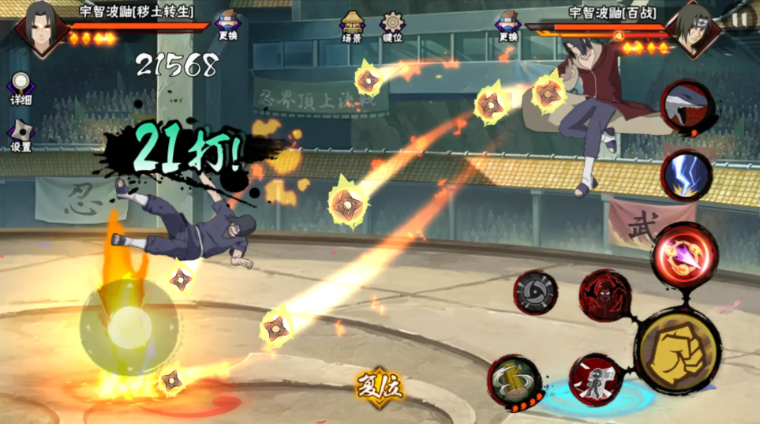Activate the golden scroll ability
The width and height of the screenshot is (760, 424).
click(x=515, y=381)
